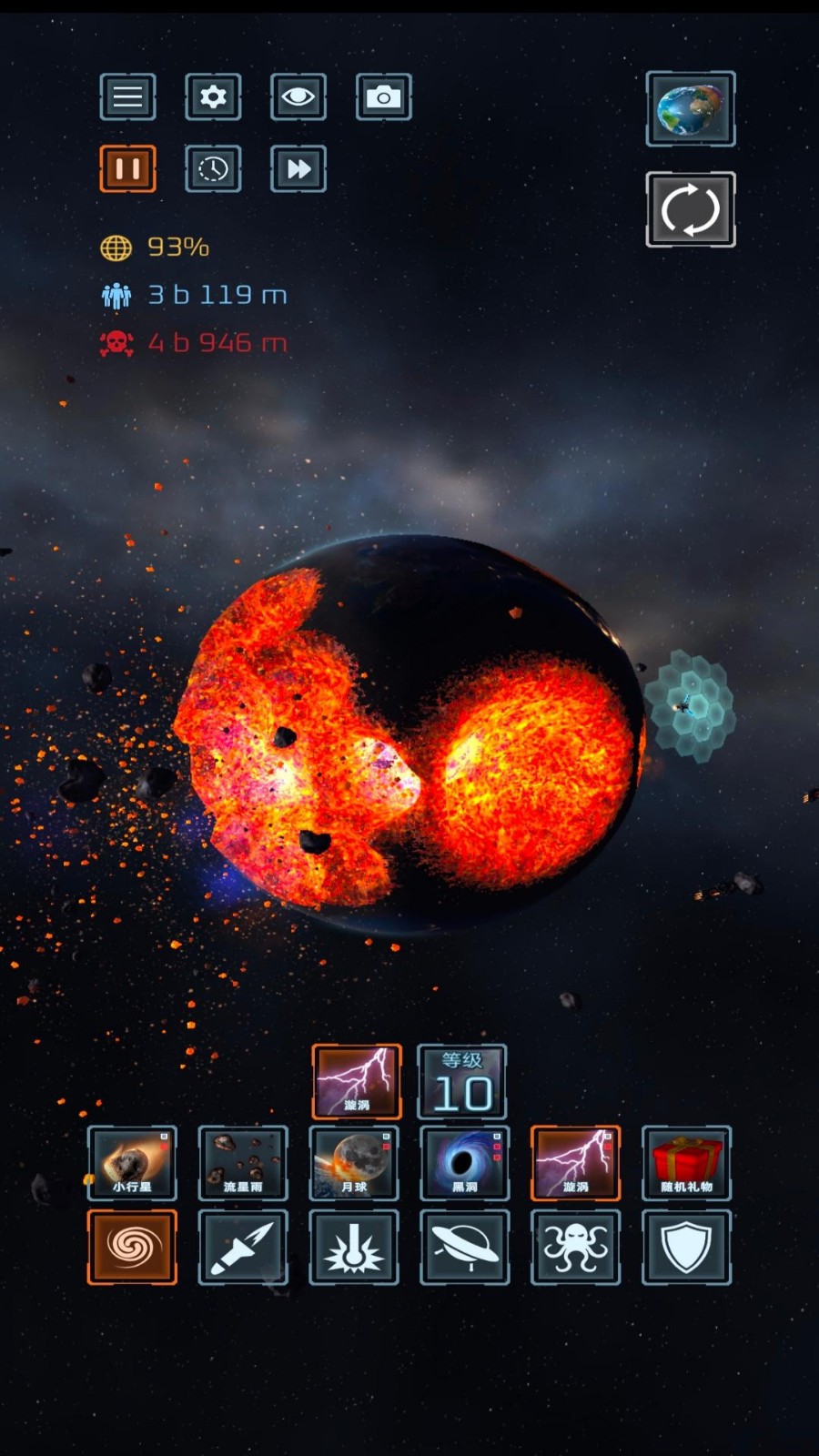Open the Earth planet selector

[691, 109]
